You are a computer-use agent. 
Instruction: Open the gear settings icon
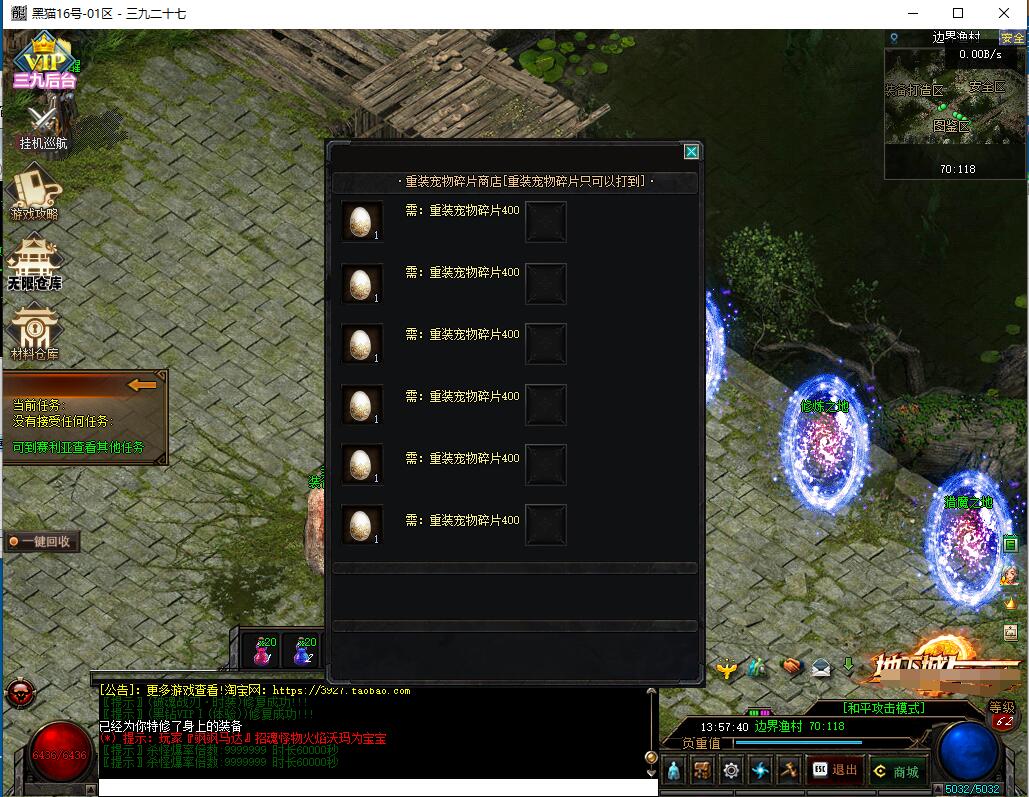(732, 771)
